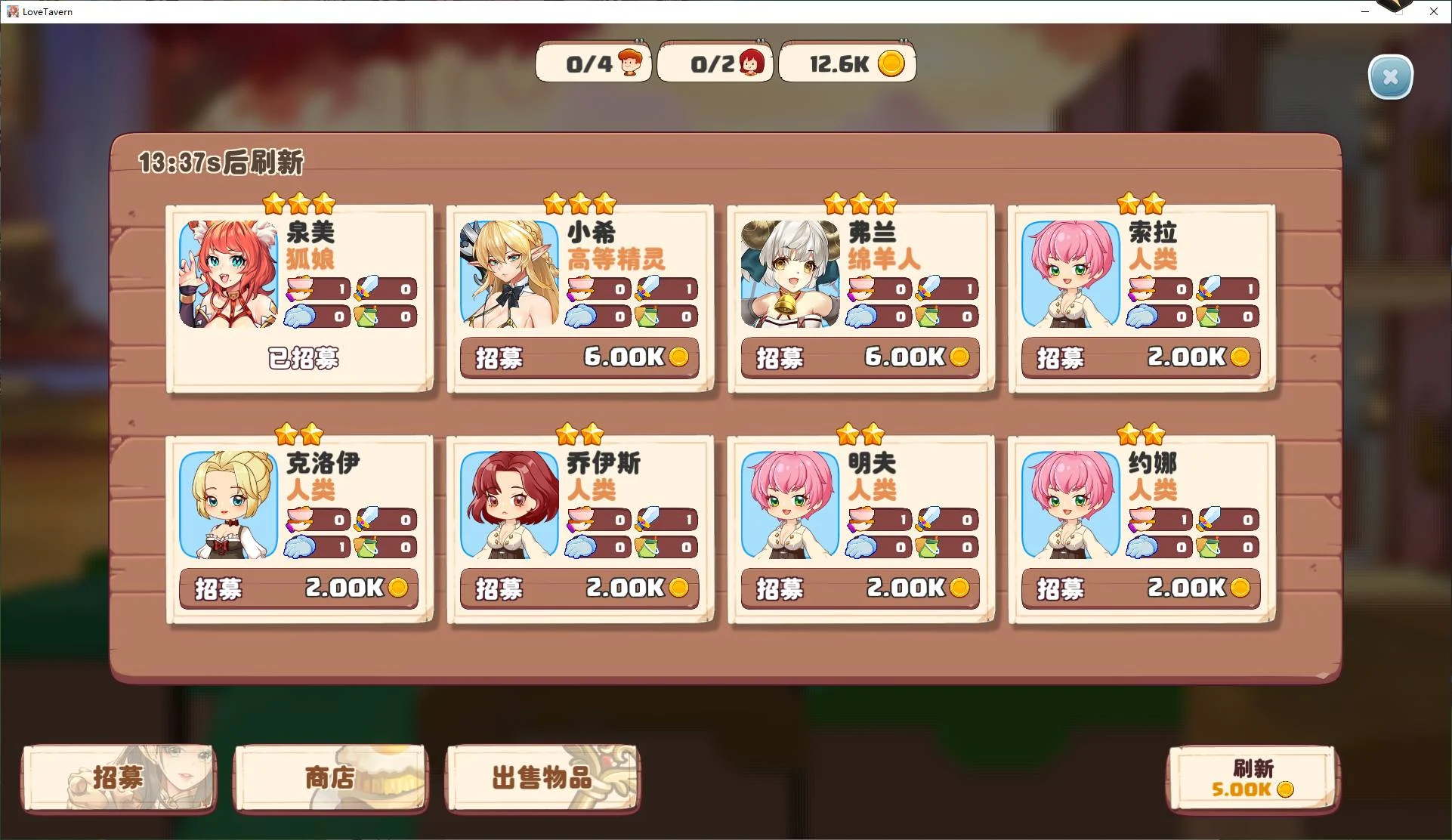1452x840 pixels.
Task: Open the 招募 recruit menu at bottom left
Action: (118, 779)
